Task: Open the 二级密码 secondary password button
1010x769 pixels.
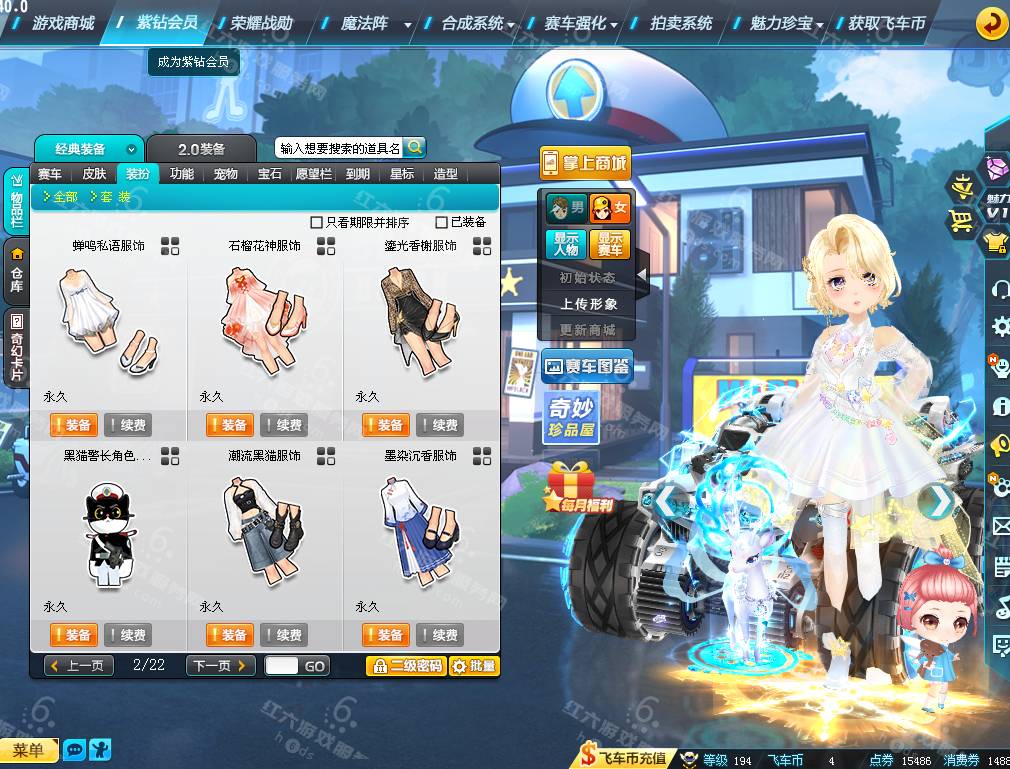Action: coord(406,666)
